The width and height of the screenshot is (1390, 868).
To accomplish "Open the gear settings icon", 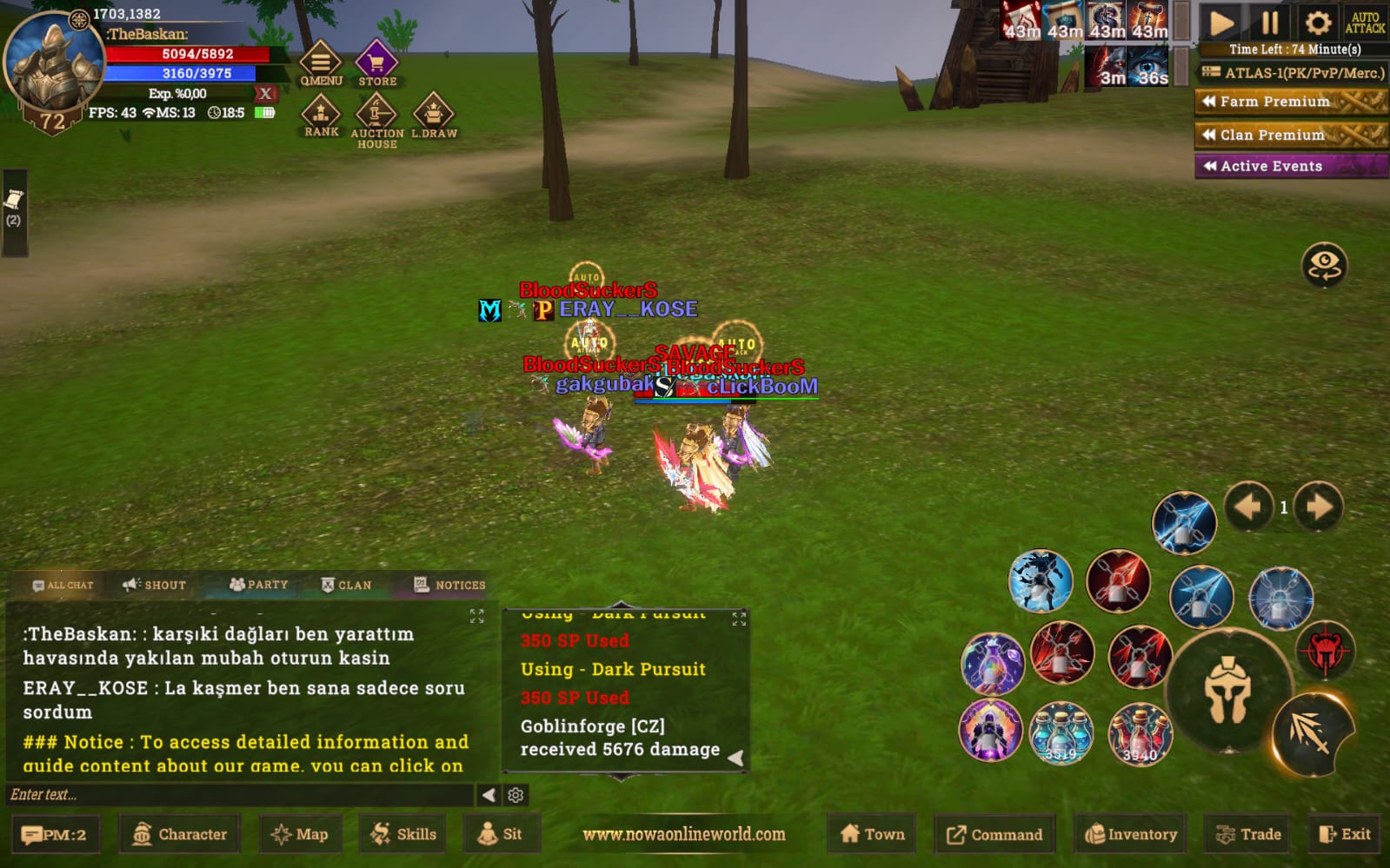I will 1317,23.
